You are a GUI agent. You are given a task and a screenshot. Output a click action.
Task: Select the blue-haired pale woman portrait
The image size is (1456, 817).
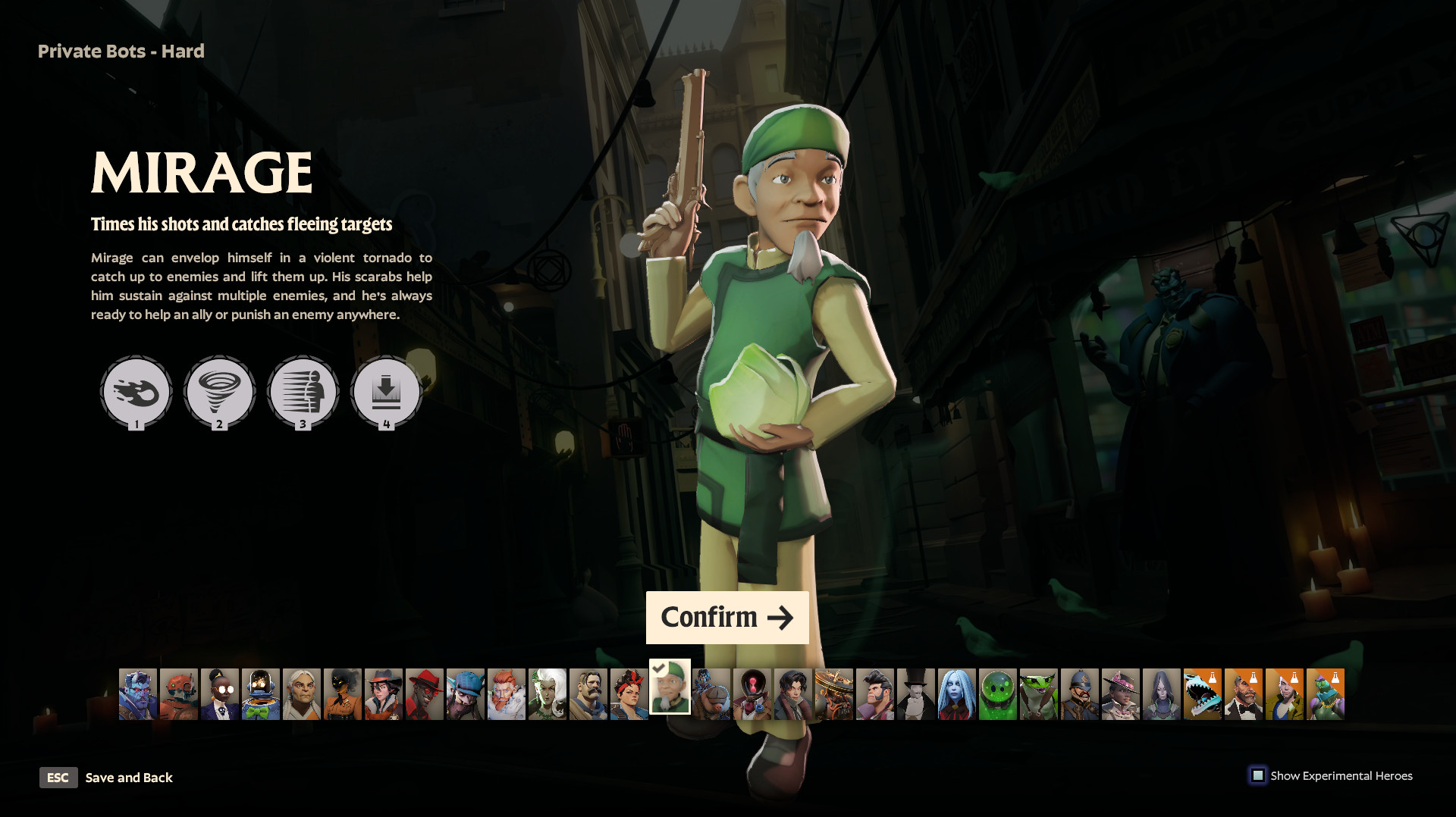[x=957, y=694]
